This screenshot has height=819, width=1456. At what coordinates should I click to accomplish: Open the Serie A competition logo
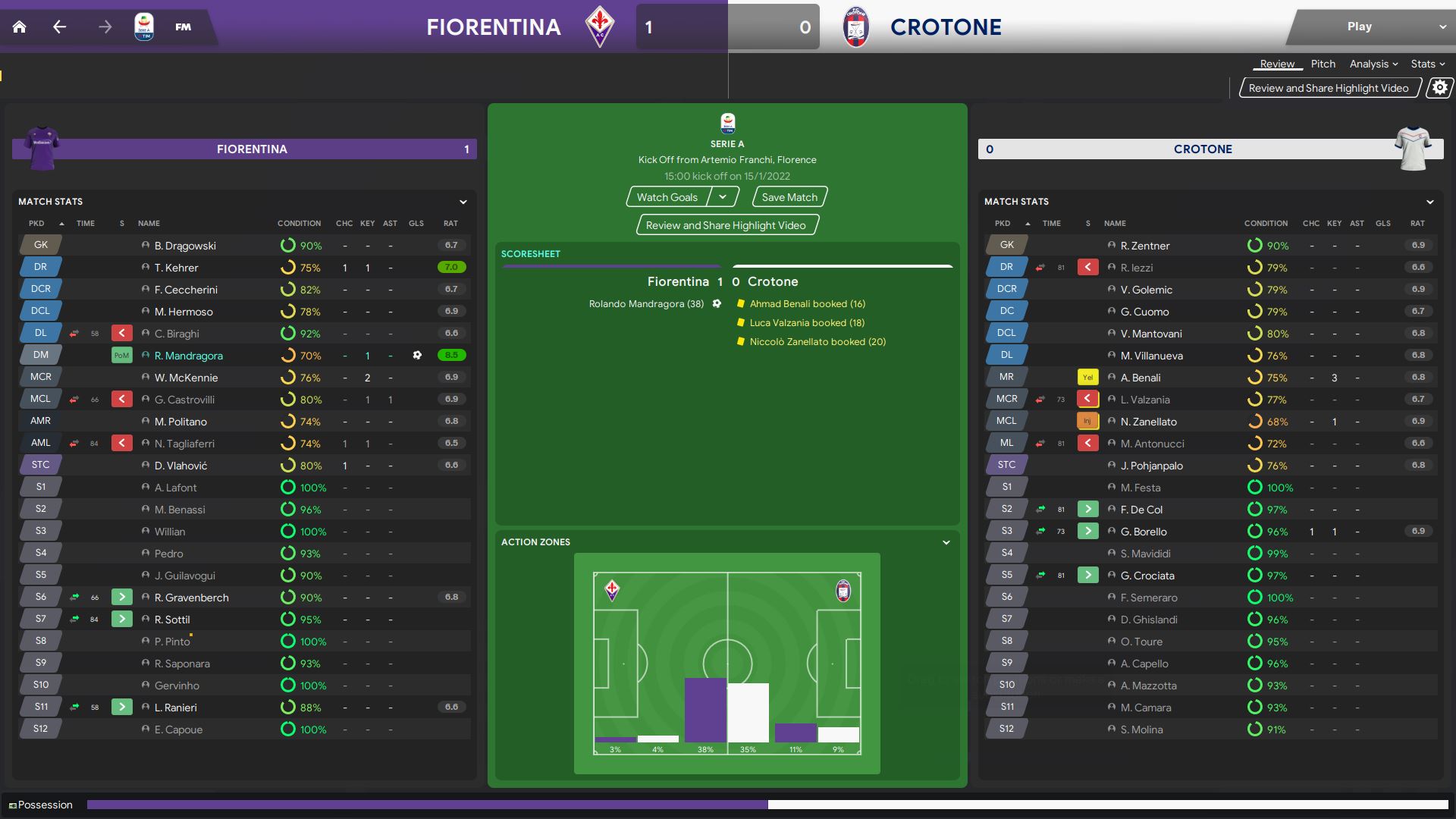143,27
